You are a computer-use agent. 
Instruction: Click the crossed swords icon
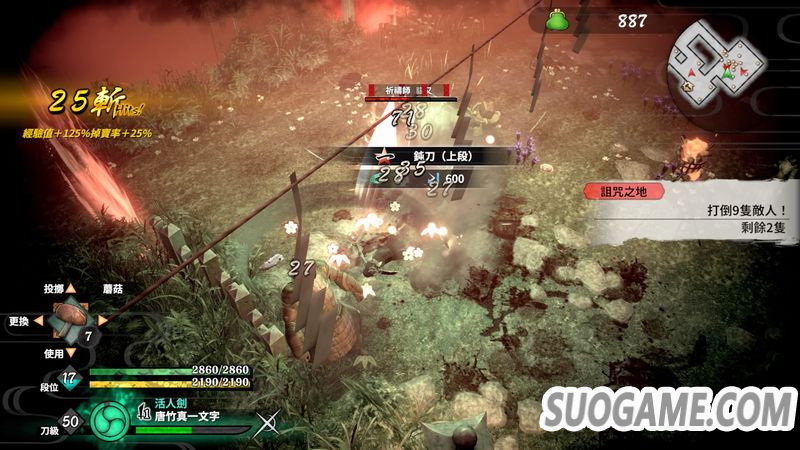[267, 423]
